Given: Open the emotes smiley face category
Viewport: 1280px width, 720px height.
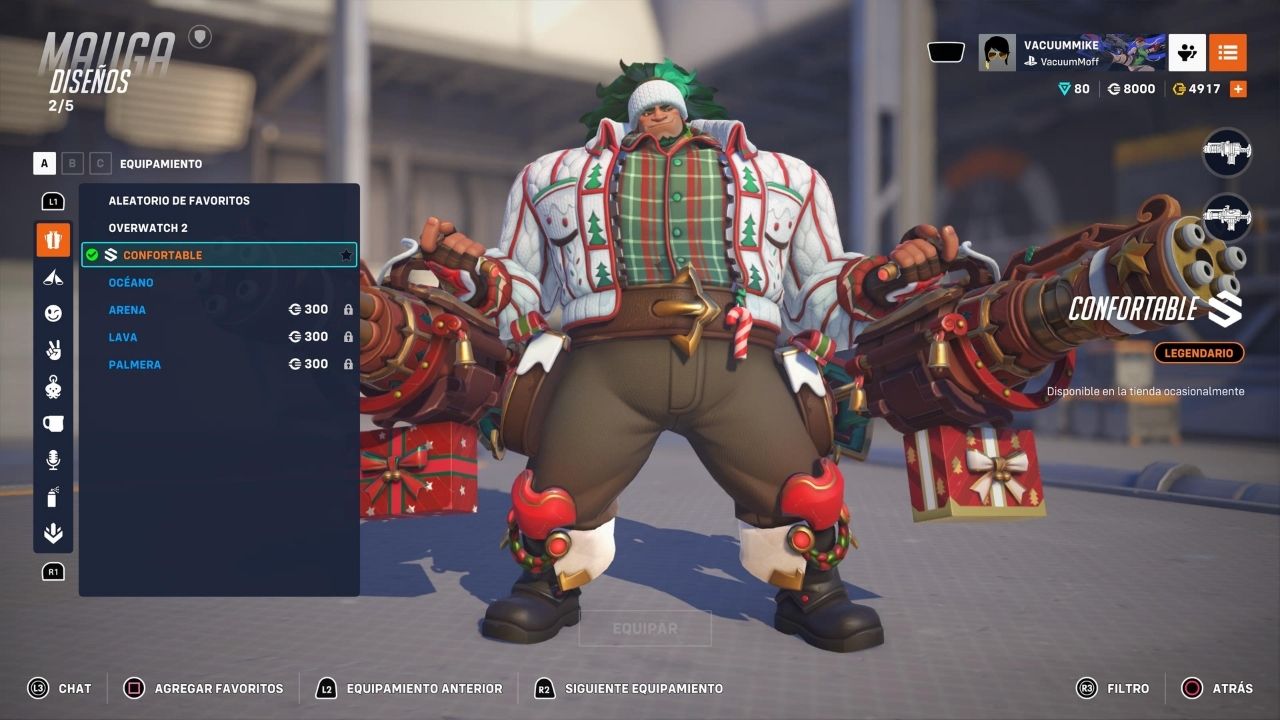Looking at the screenshot, I should coord(53,313).
